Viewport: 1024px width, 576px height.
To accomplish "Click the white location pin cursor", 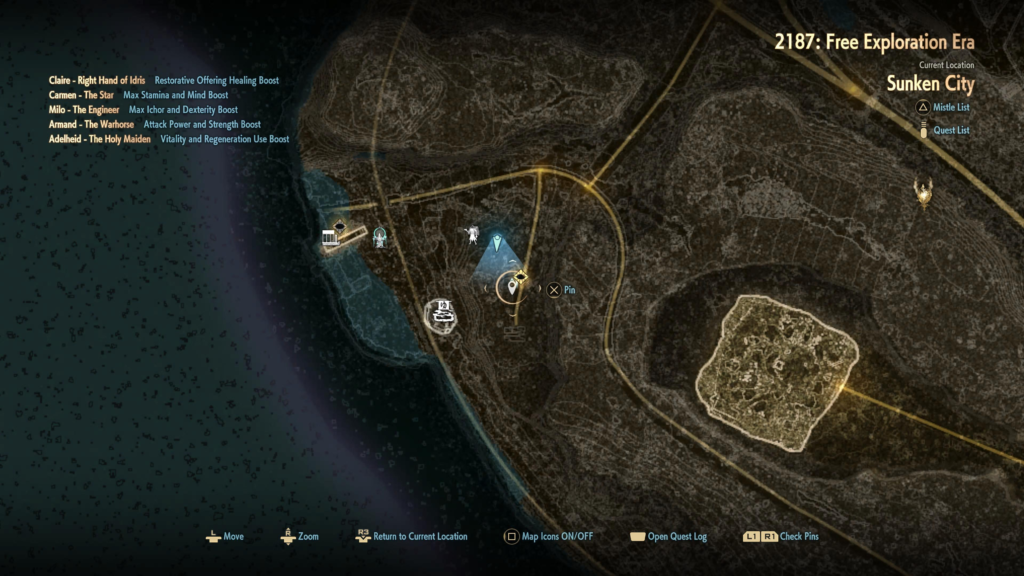I will click(513, 288).
